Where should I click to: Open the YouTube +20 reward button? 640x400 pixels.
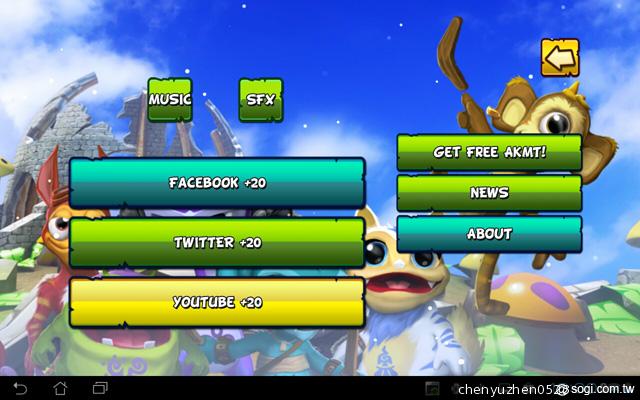pos(217,302)
